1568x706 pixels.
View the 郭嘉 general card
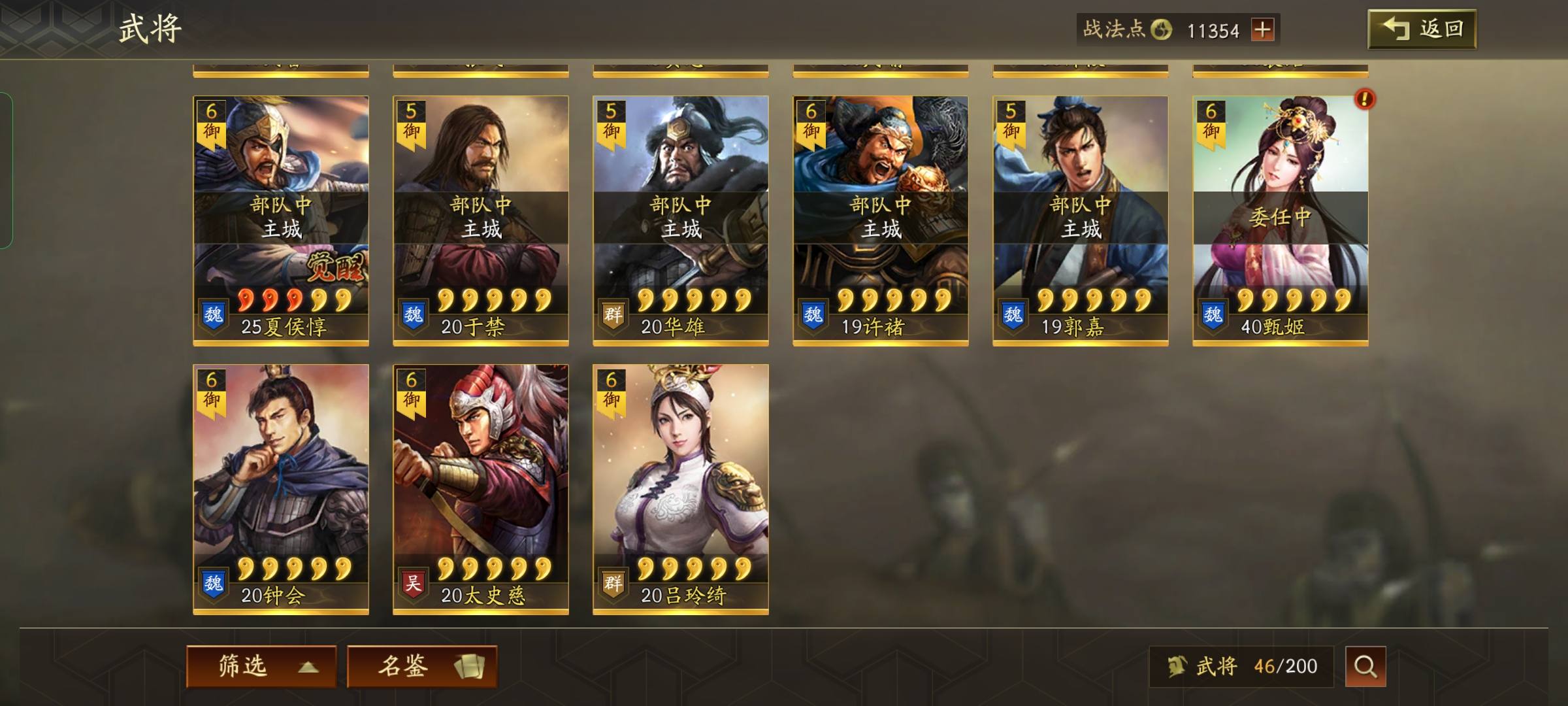(x=1081, y=220)
